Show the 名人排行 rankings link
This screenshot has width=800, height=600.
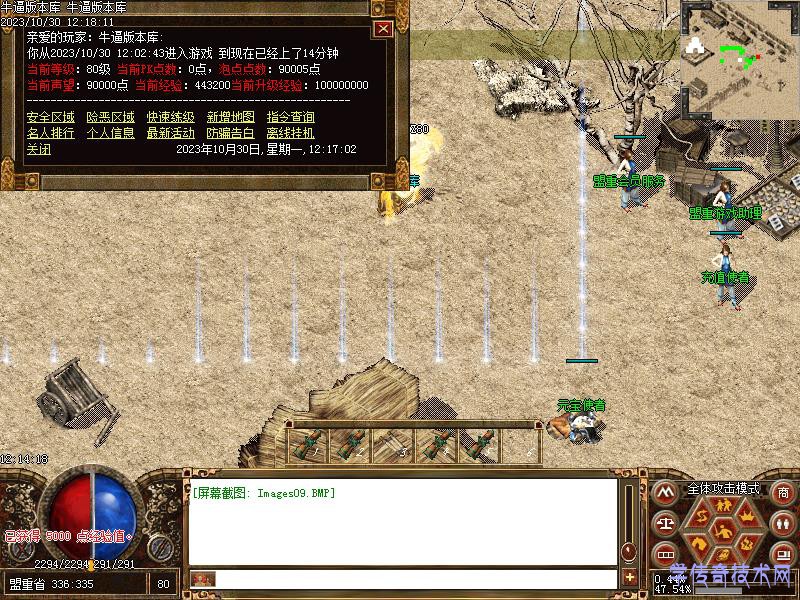tap(50, 132)
